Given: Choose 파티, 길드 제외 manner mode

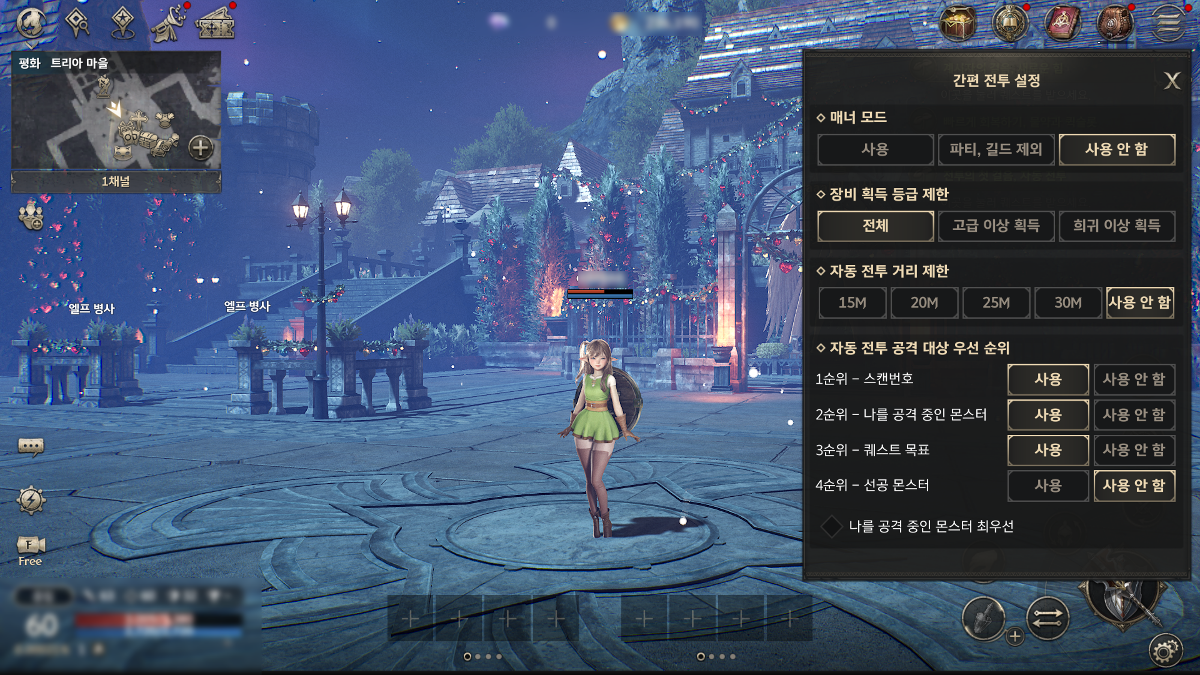Looking at the screenshot, I should tap(996, 150).
